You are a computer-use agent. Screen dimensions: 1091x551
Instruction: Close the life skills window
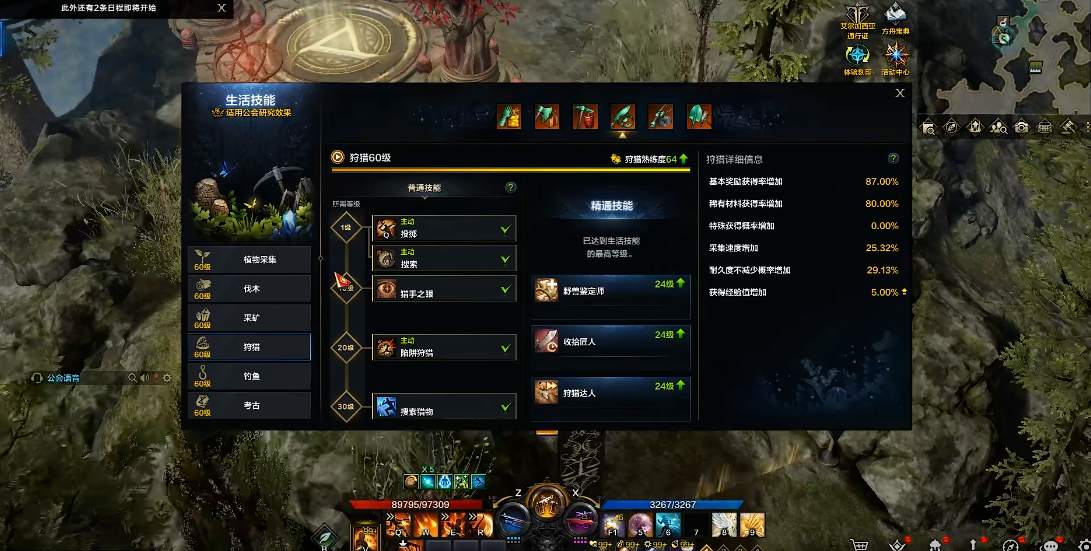(900, 93)
